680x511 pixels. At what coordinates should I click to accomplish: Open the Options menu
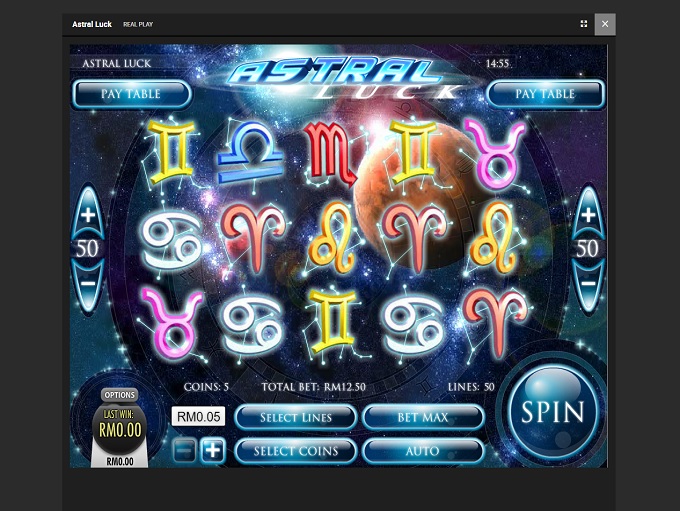pyautogui.click(x=120, y=395)
